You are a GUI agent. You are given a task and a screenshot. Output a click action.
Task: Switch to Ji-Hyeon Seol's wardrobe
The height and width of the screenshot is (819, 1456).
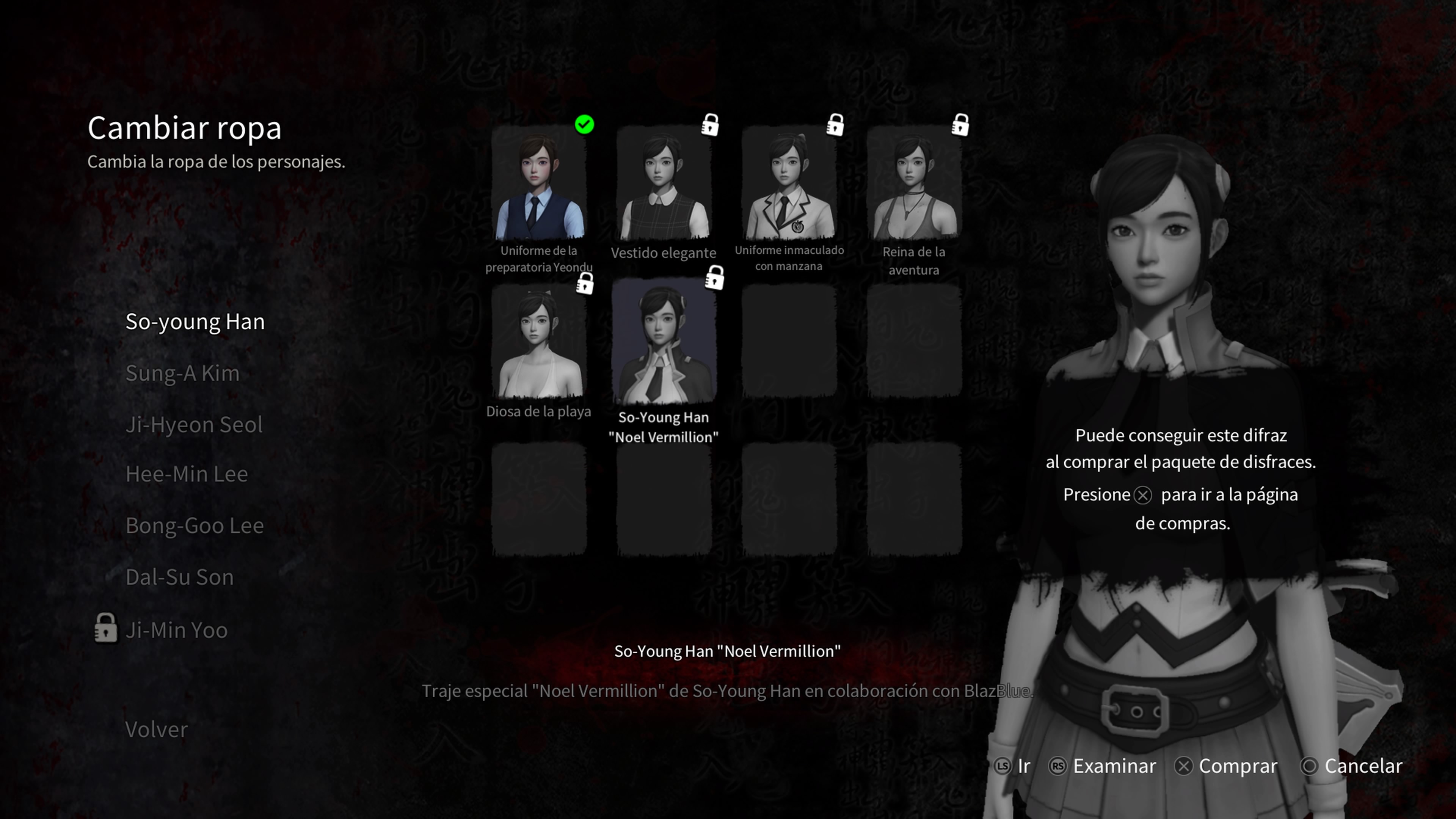tap(194, 425)
